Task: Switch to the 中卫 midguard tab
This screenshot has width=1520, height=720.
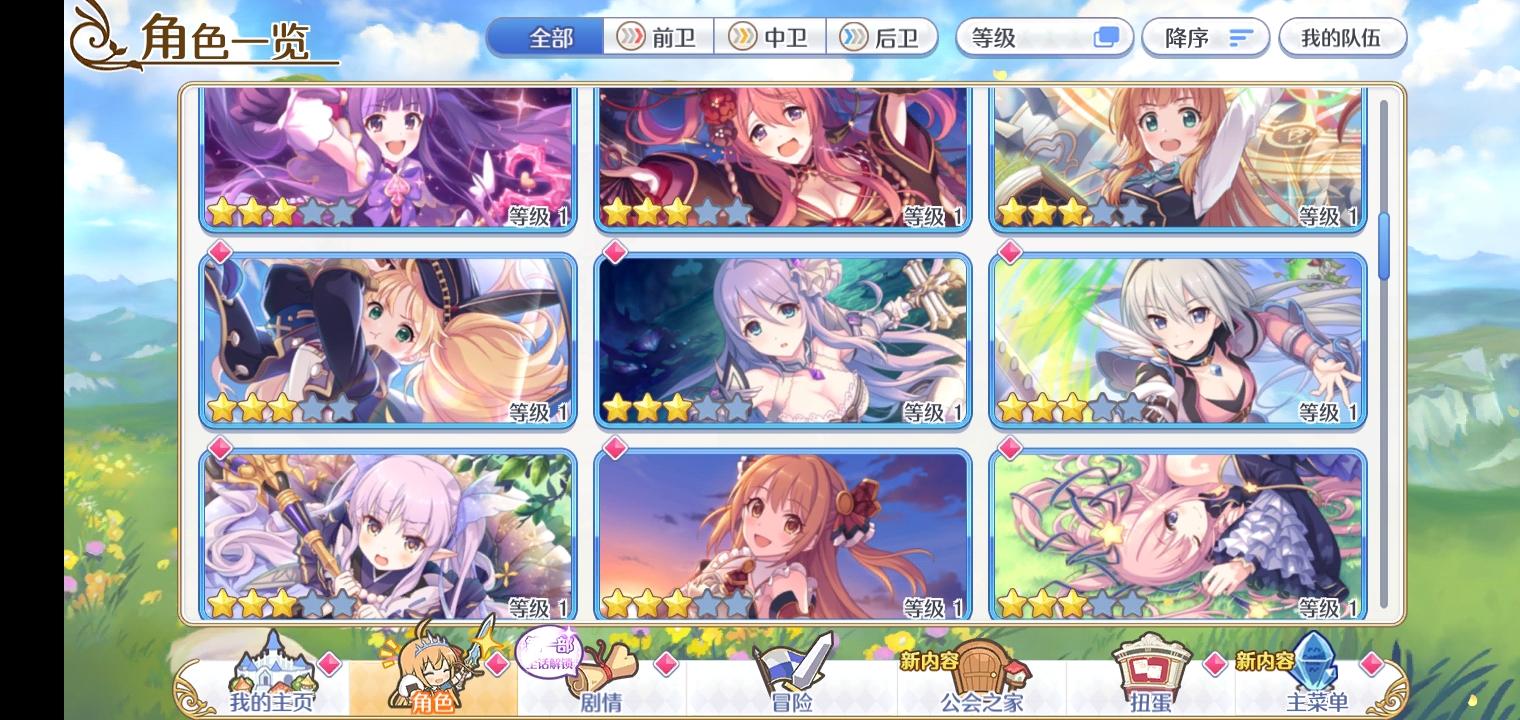Action: pos(772,37)
